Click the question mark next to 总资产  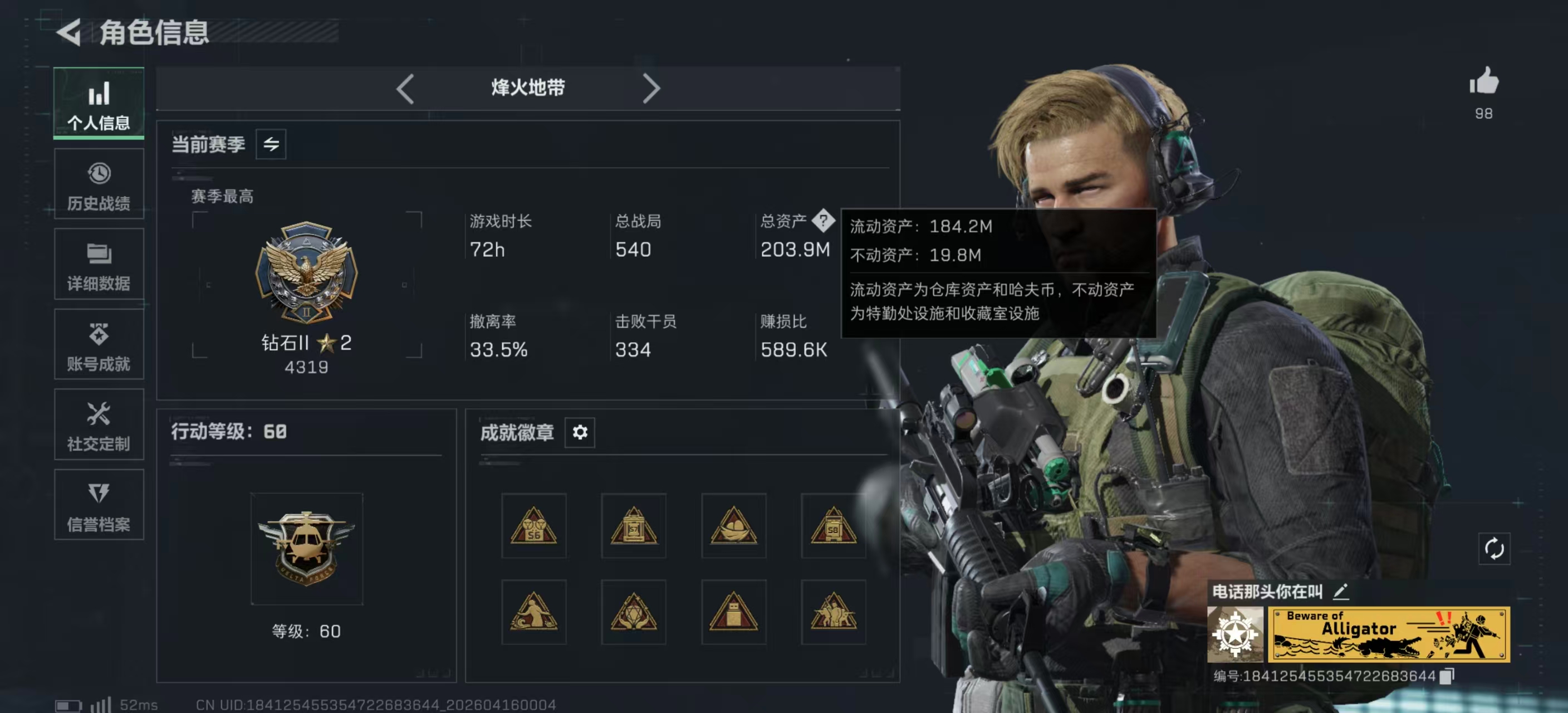(825, 221)
